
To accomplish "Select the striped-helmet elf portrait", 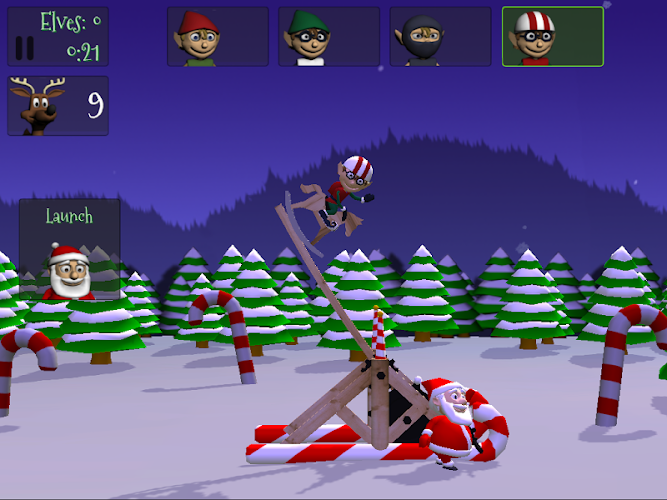I will (552, 37).
